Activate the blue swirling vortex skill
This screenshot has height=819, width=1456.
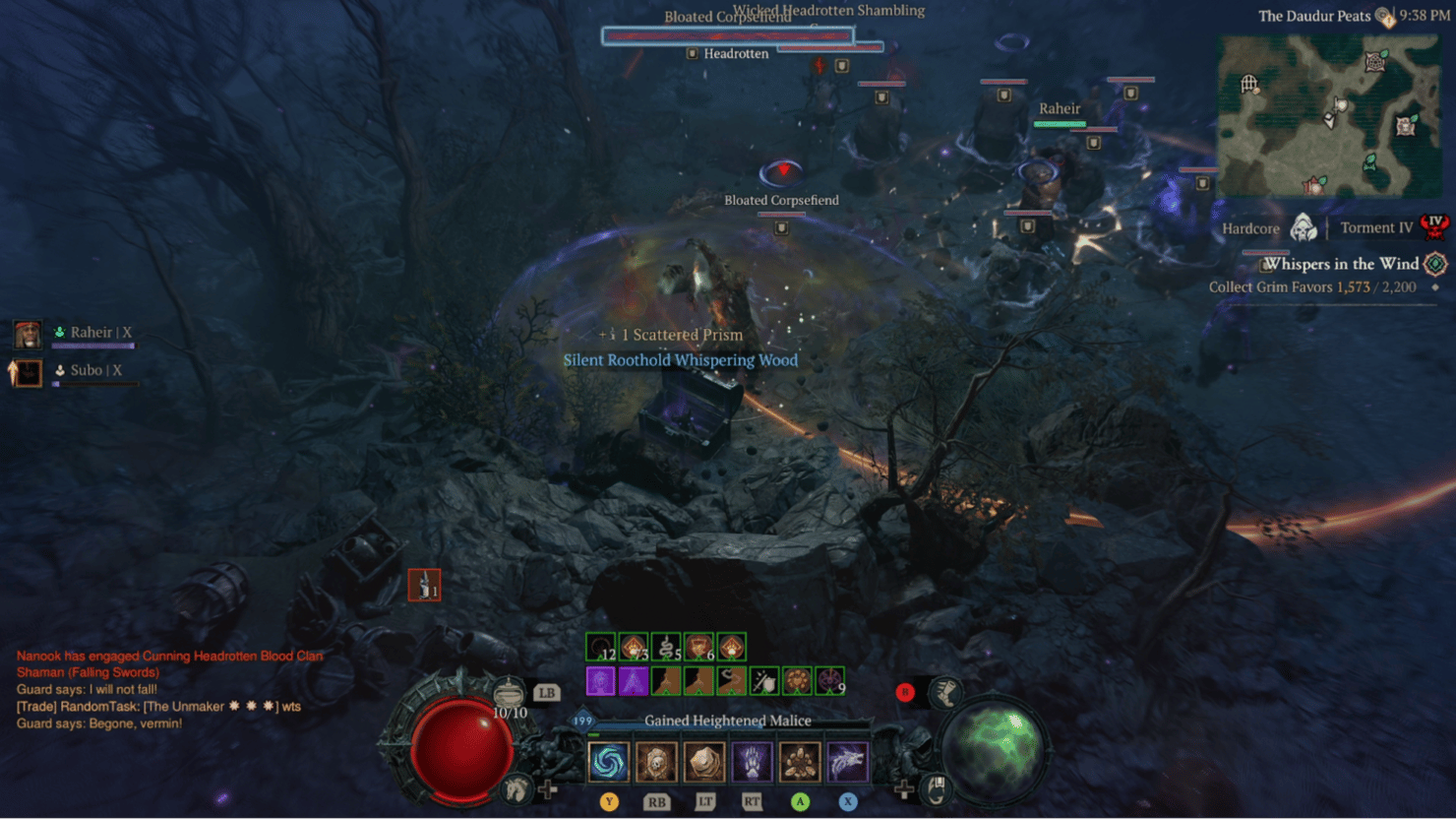coord(608,762)
